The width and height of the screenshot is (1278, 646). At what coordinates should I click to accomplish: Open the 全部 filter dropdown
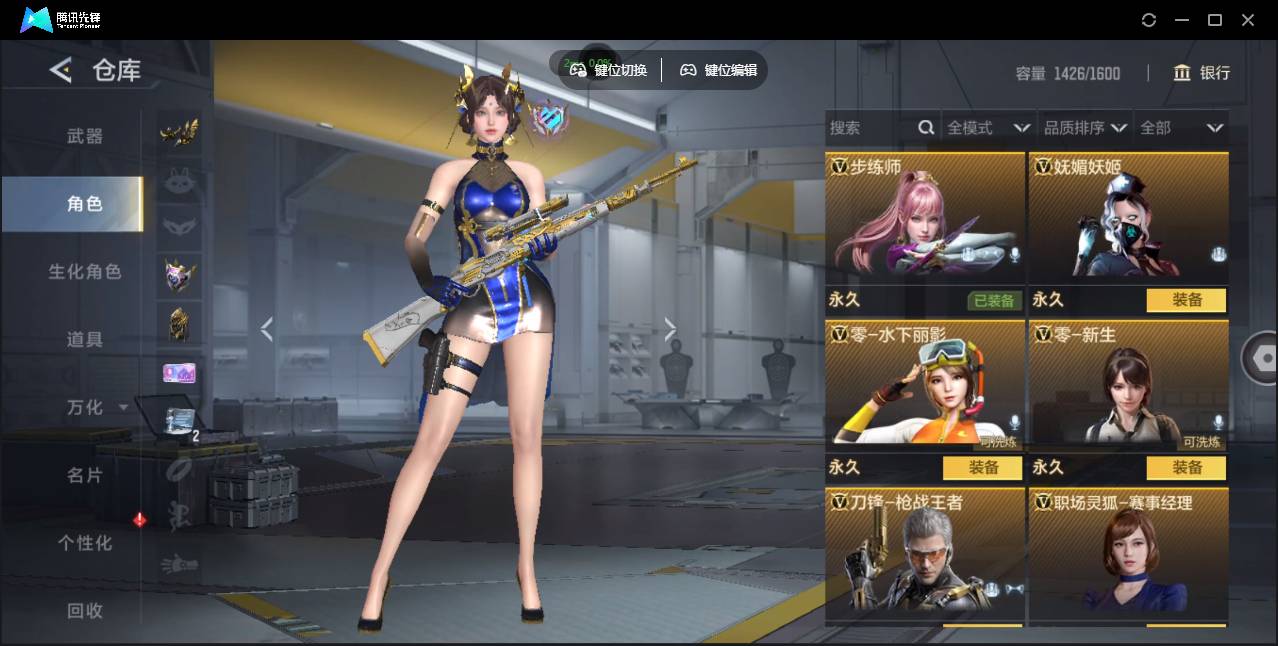coord(1182,128)
